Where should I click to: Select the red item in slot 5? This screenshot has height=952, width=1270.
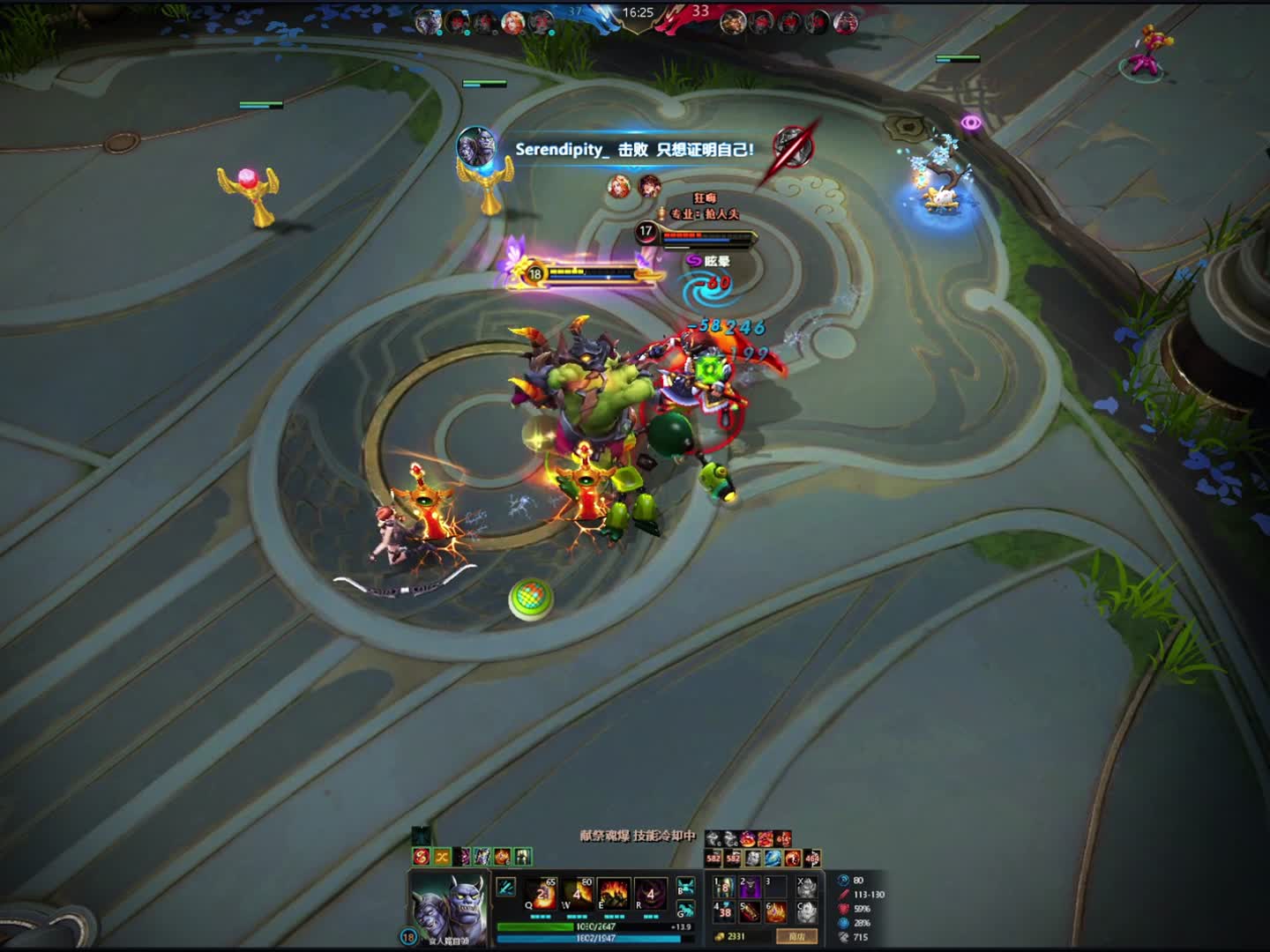click(x=750, y=911)
